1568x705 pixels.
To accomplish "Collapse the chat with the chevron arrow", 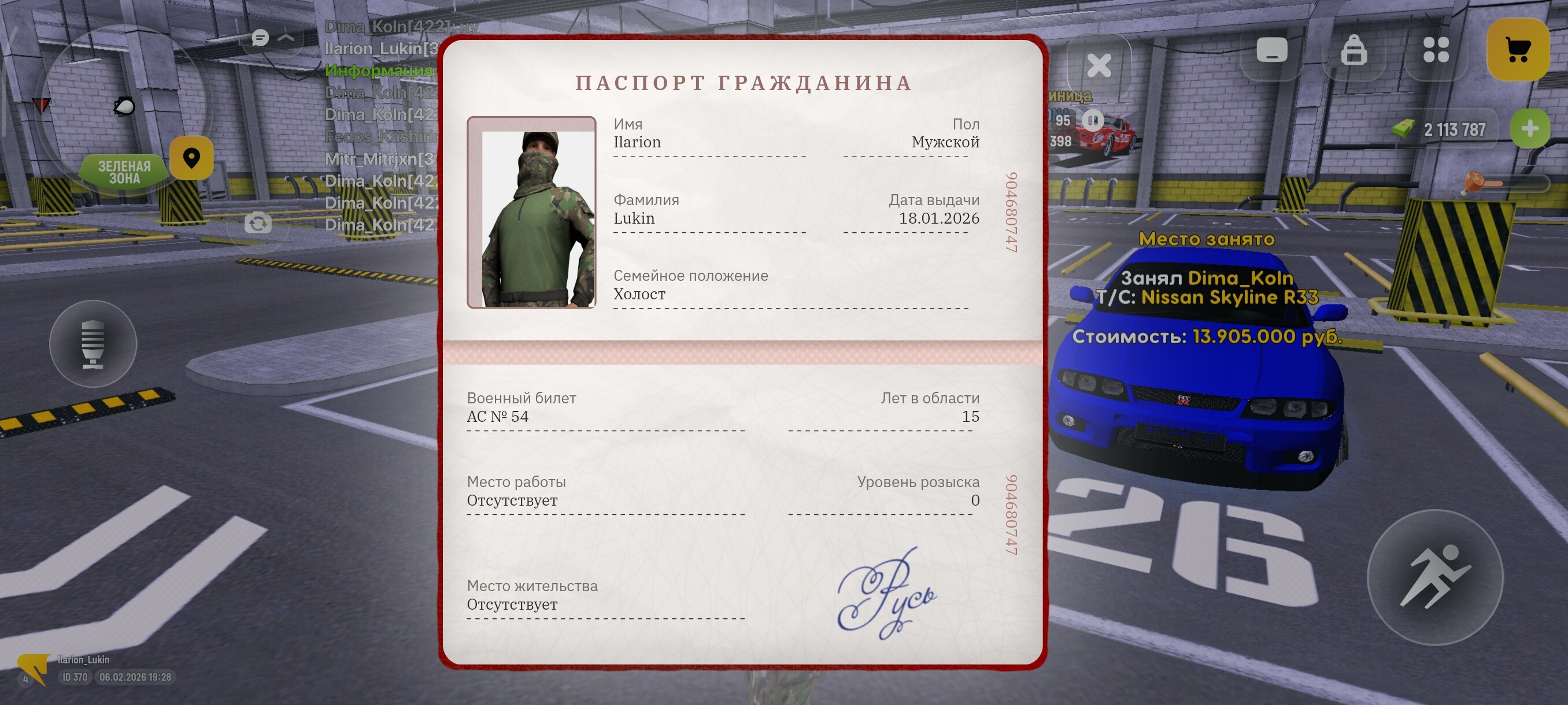I will [286, 38].
